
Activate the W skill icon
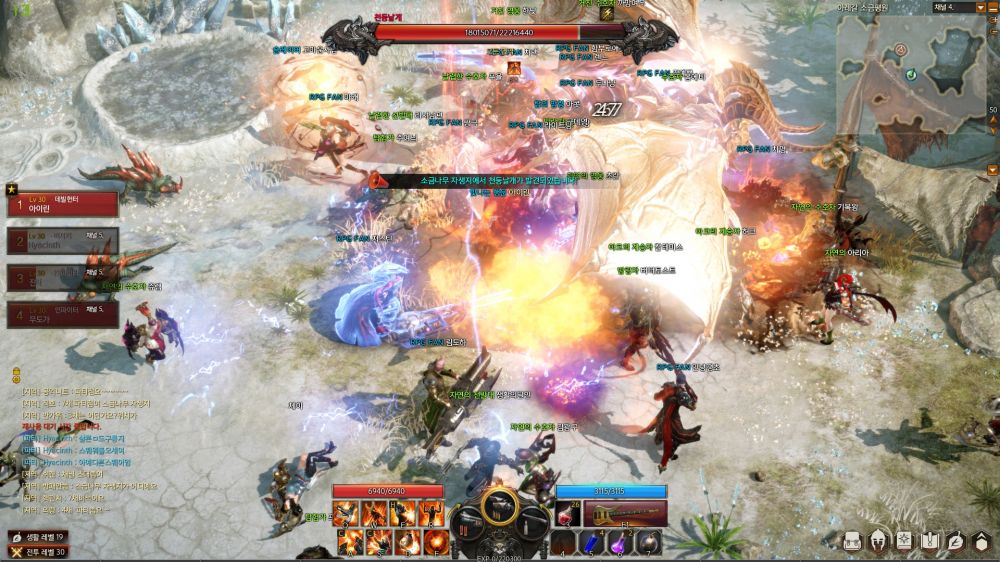coord(375,513)
